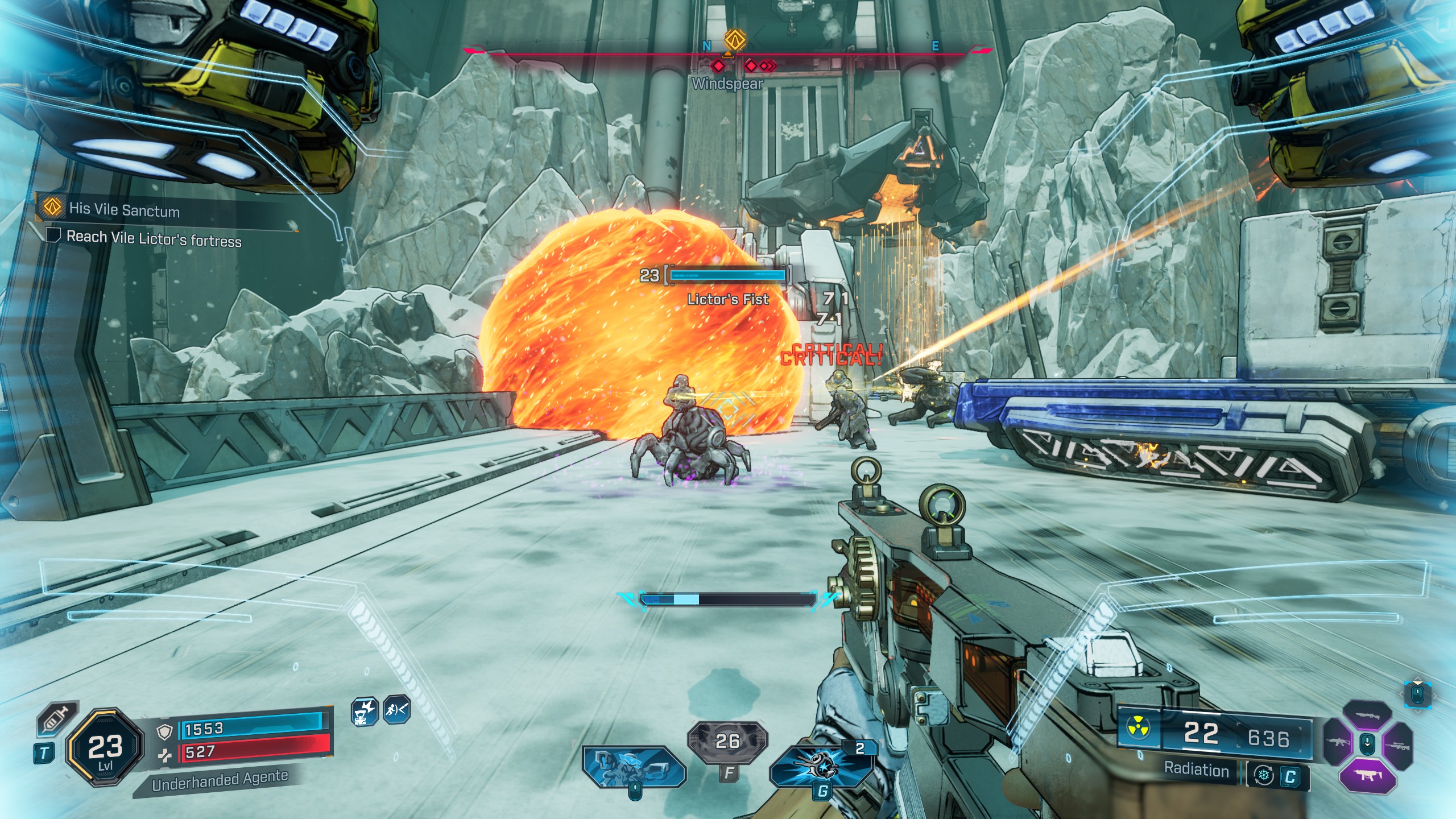The height and width of the screenshot is (819, 1456).
Task: Switch to the assault rifle slot
Action: [1337, 743]
